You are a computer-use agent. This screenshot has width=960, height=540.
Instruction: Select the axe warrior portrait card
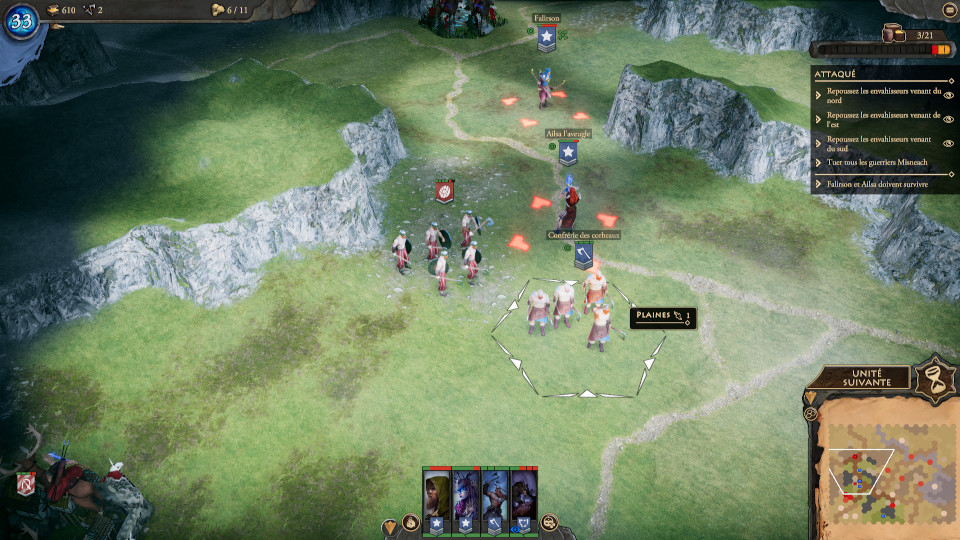(x=495, y=496)
